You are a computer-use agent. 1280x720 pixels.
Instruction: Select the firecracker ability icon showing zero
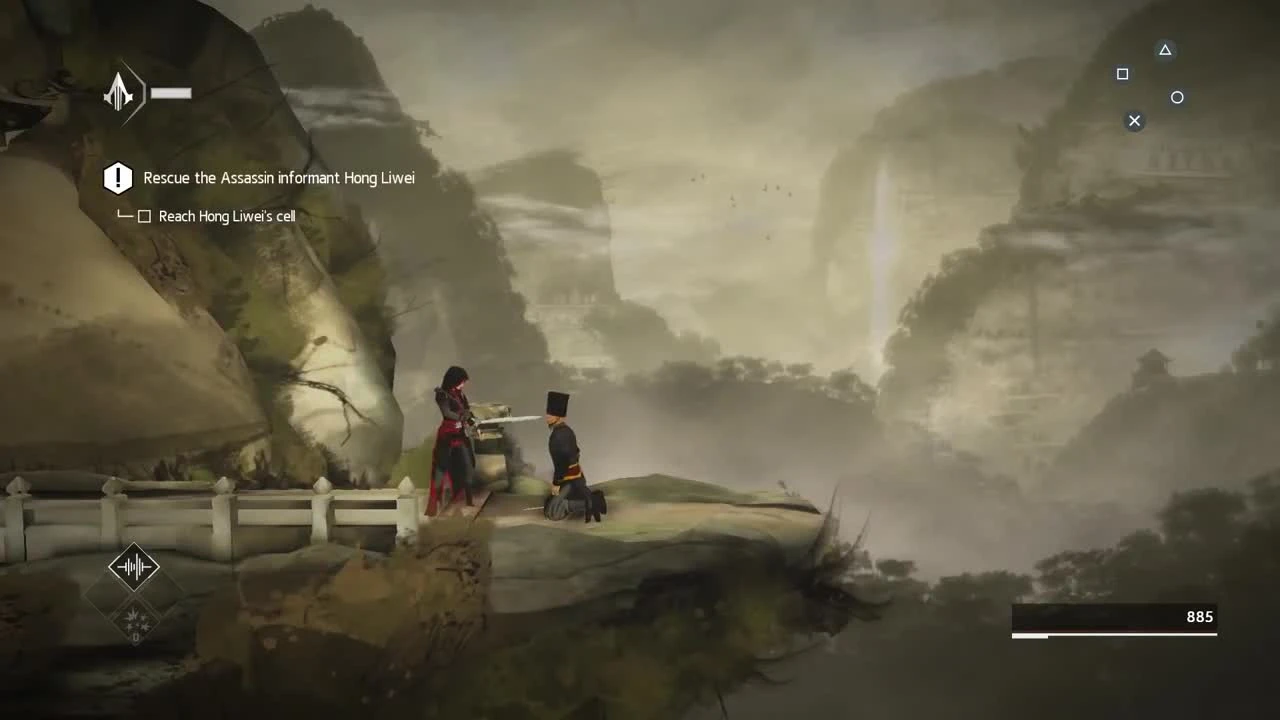pyautogui.click(x=134, y=620)
